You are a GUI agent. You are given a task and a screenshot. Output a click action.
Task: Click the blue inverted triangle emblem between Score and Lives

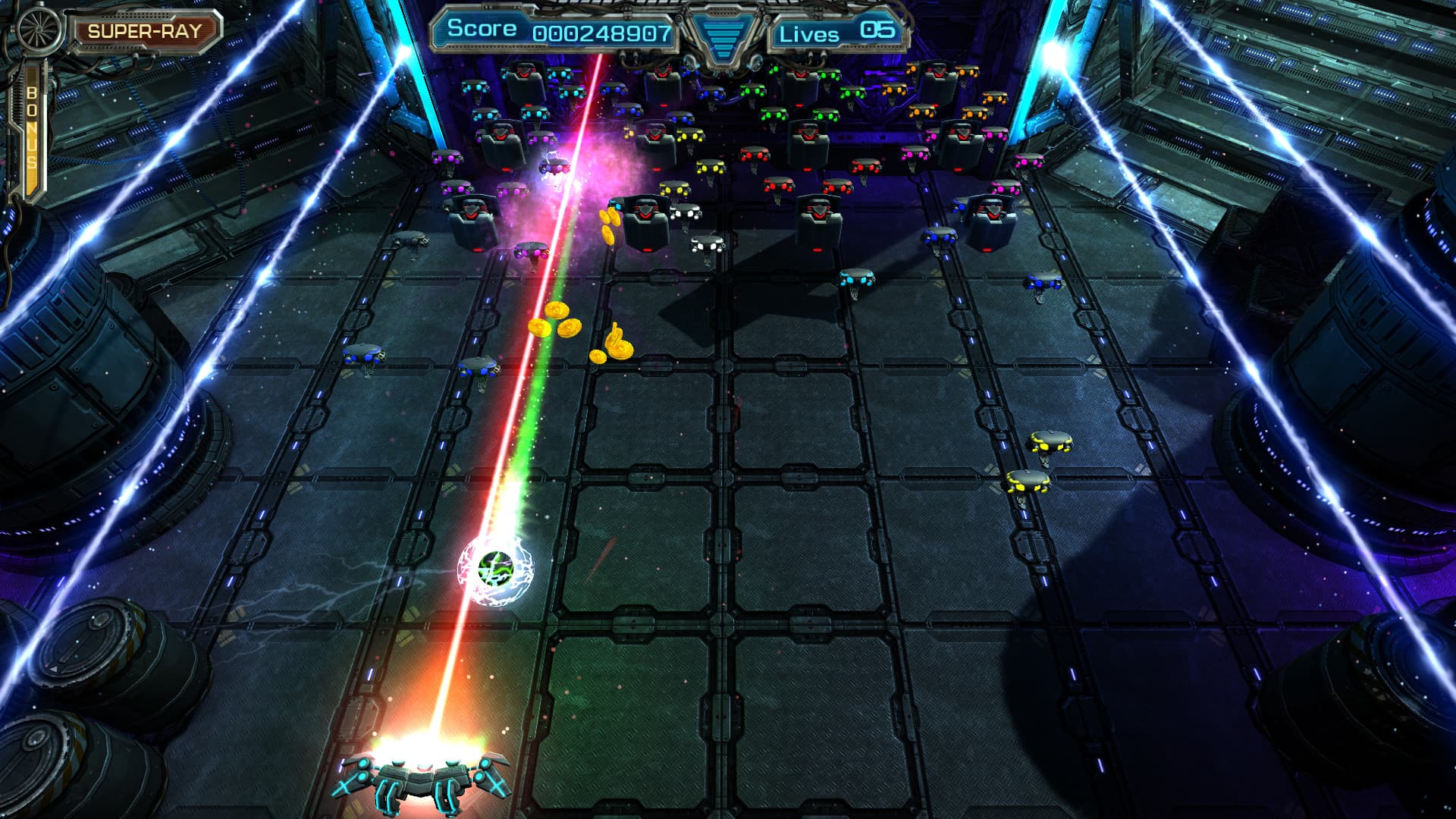(722, 34)
